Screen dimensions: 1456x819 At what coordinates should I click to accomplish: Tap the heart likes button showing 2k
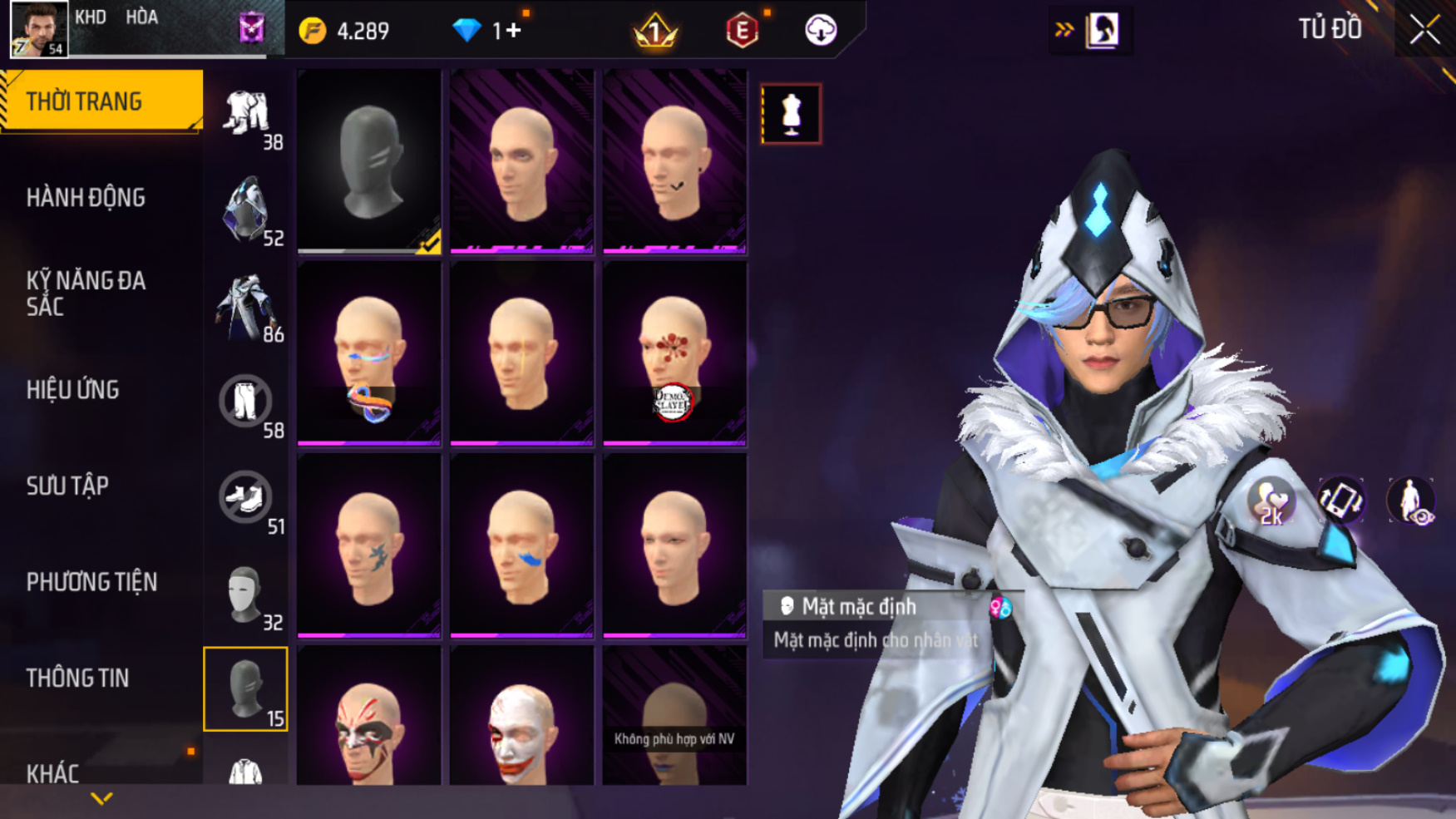click(1271, 501)
